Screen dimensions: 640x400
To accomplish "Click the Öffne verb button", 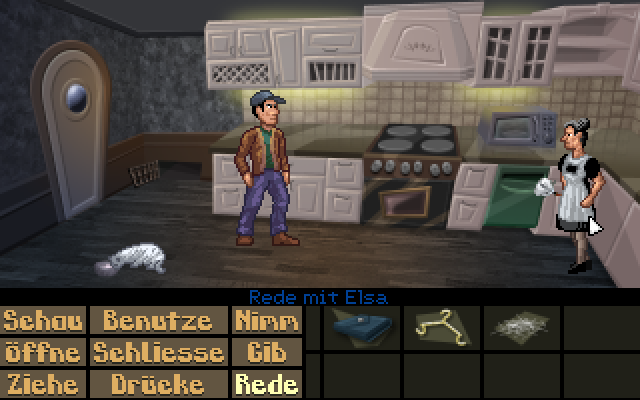I will point(43,352).
